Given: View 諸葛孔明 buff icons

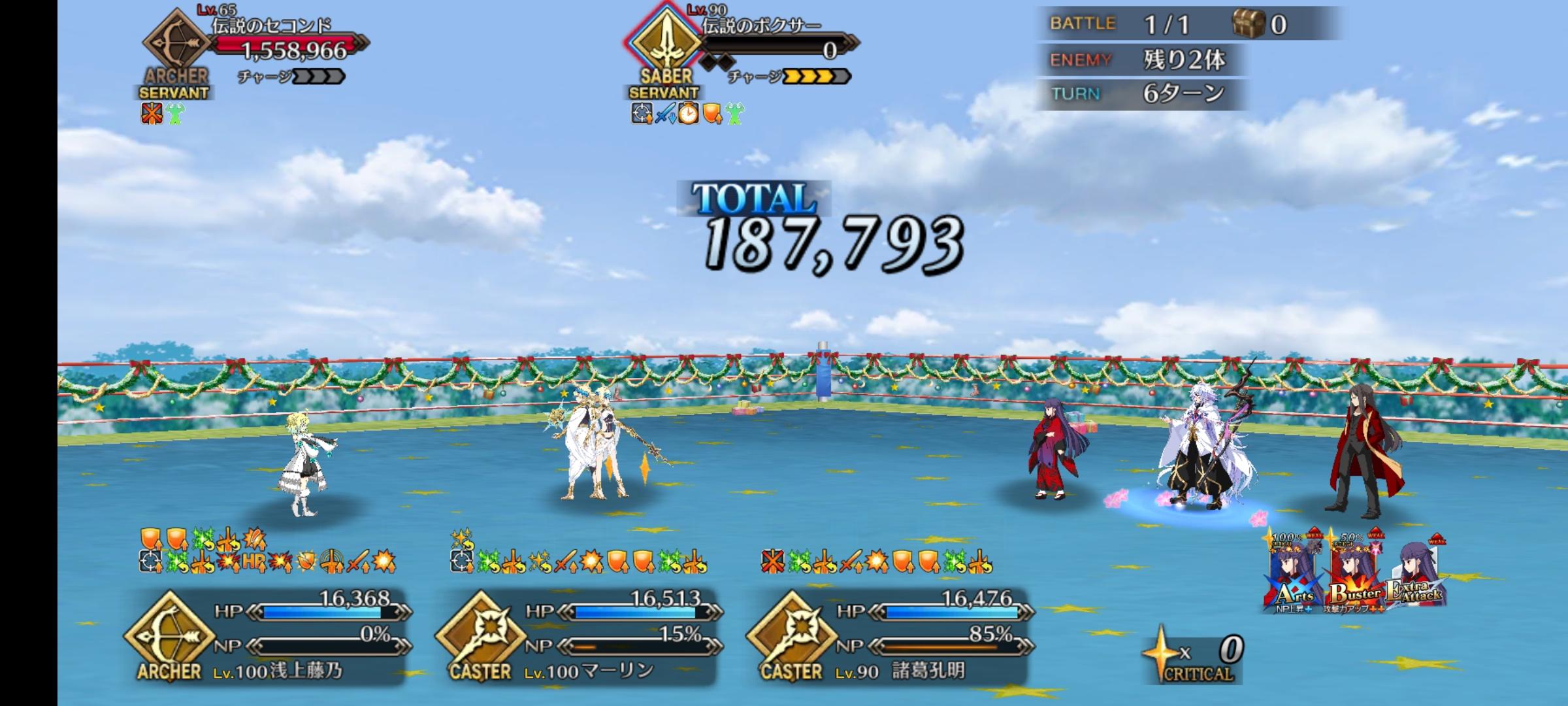Looking at the screenshot, I should click(x=877, y=561).
